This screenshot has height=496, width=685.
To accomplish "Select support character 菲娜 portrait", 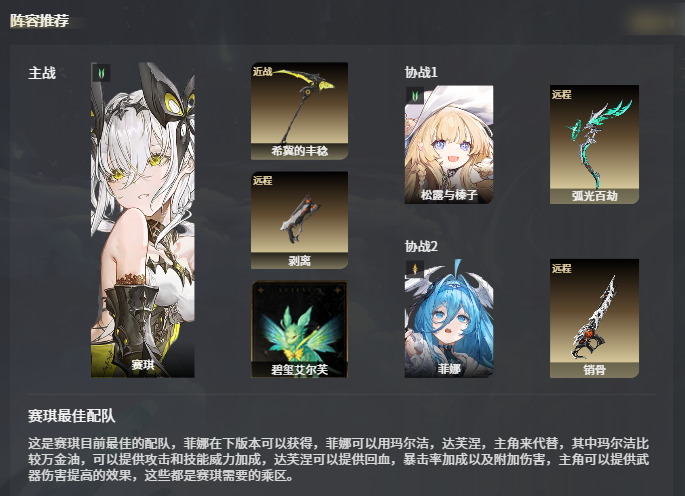I will (449, 318).
